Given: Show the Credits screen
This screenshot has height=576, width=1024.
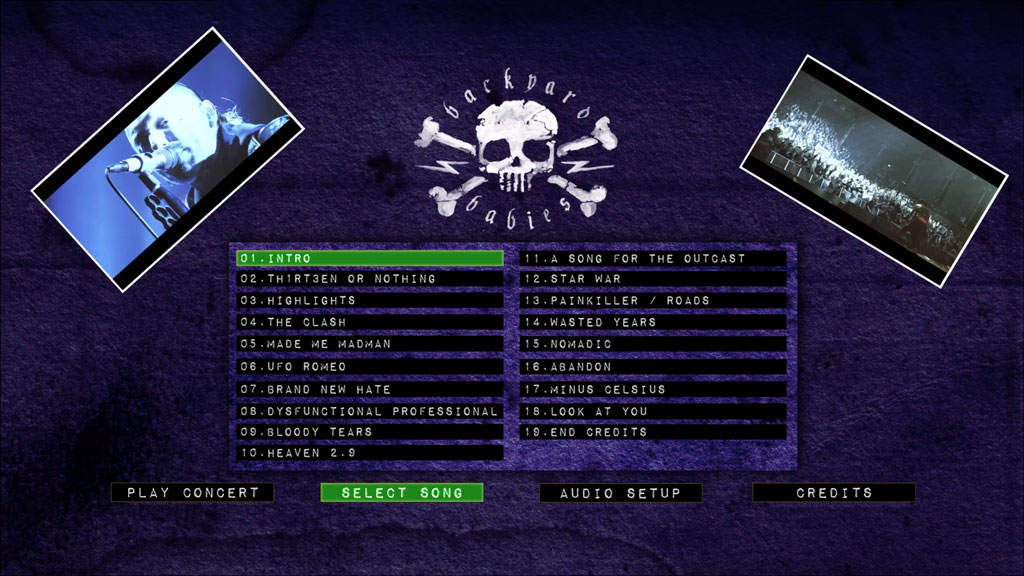Looking at the screenshot, I should pos(834,493).
